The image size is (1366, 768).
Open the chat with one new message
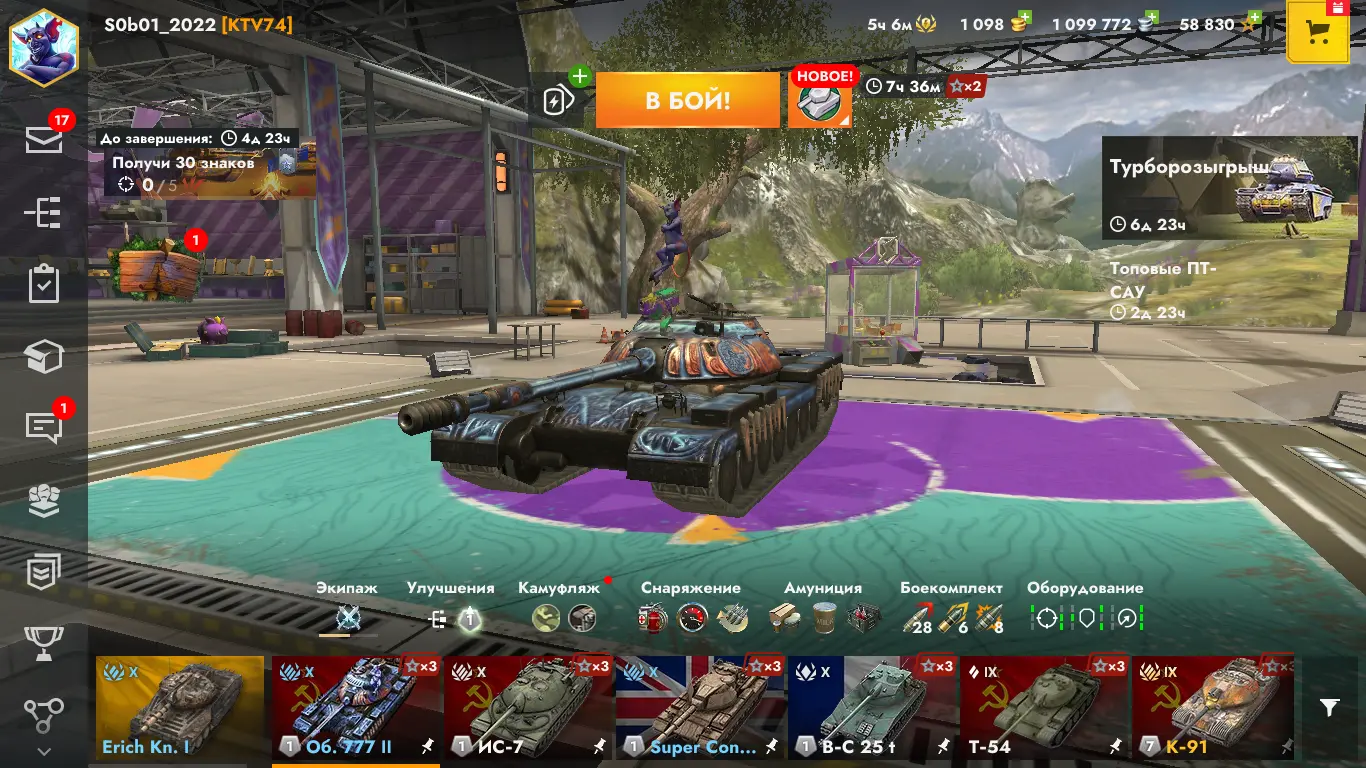(x=44, y=427)
